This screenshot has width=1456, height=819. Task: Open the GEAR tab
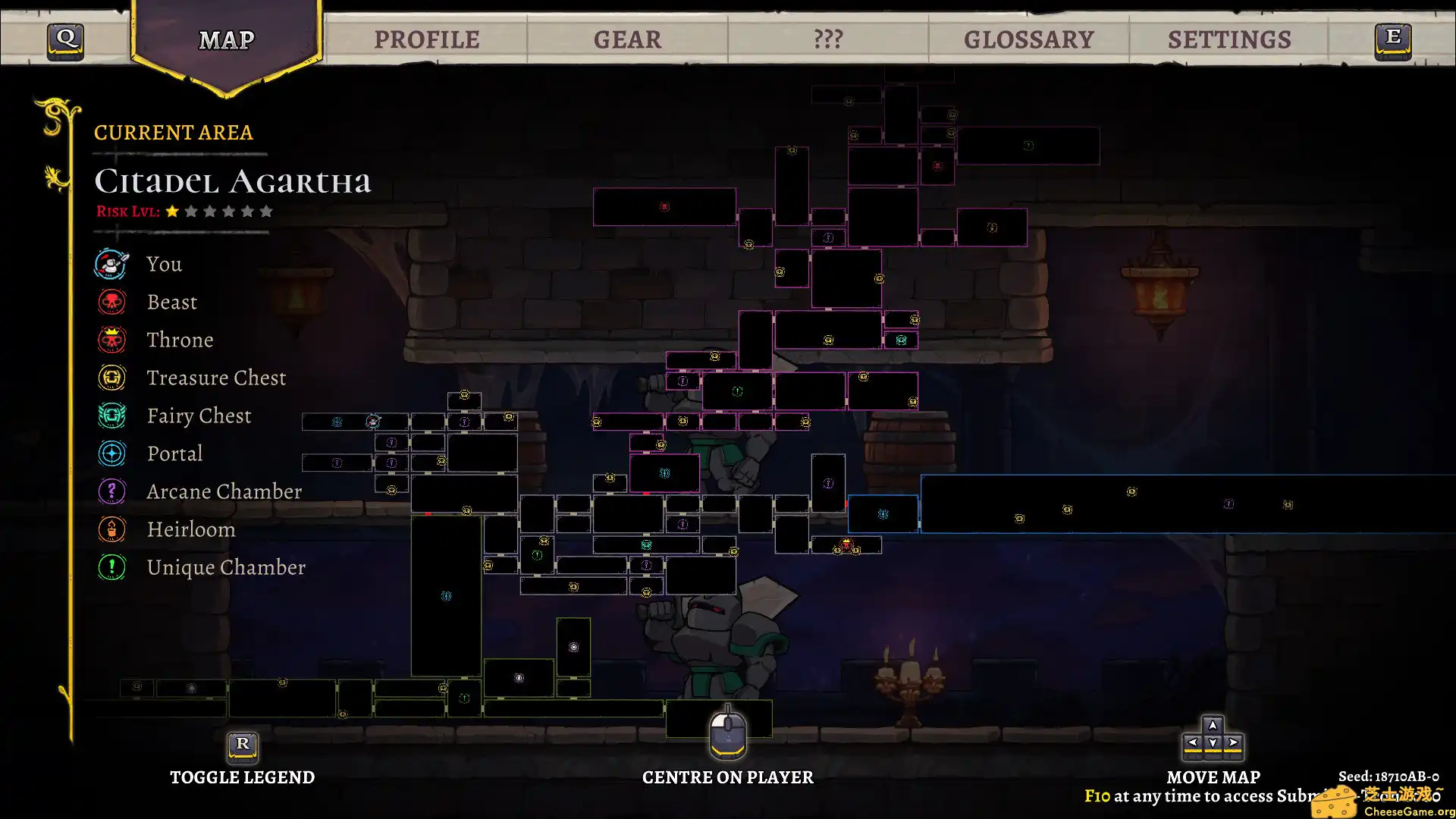coord(628,39)
